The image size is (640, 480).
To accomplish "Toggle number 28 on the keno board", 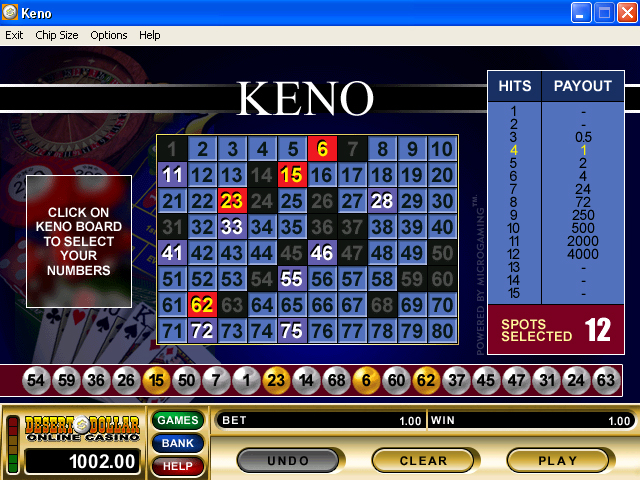I will click(x=381, y=201).
